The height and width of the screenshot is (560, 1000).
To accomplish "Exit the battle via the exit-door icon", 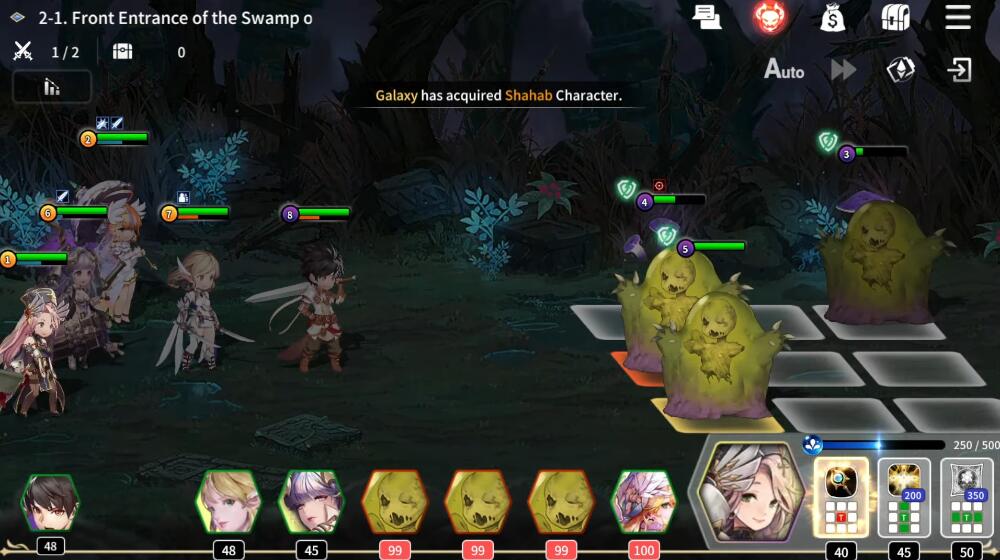I will click(x=959, y=70).
